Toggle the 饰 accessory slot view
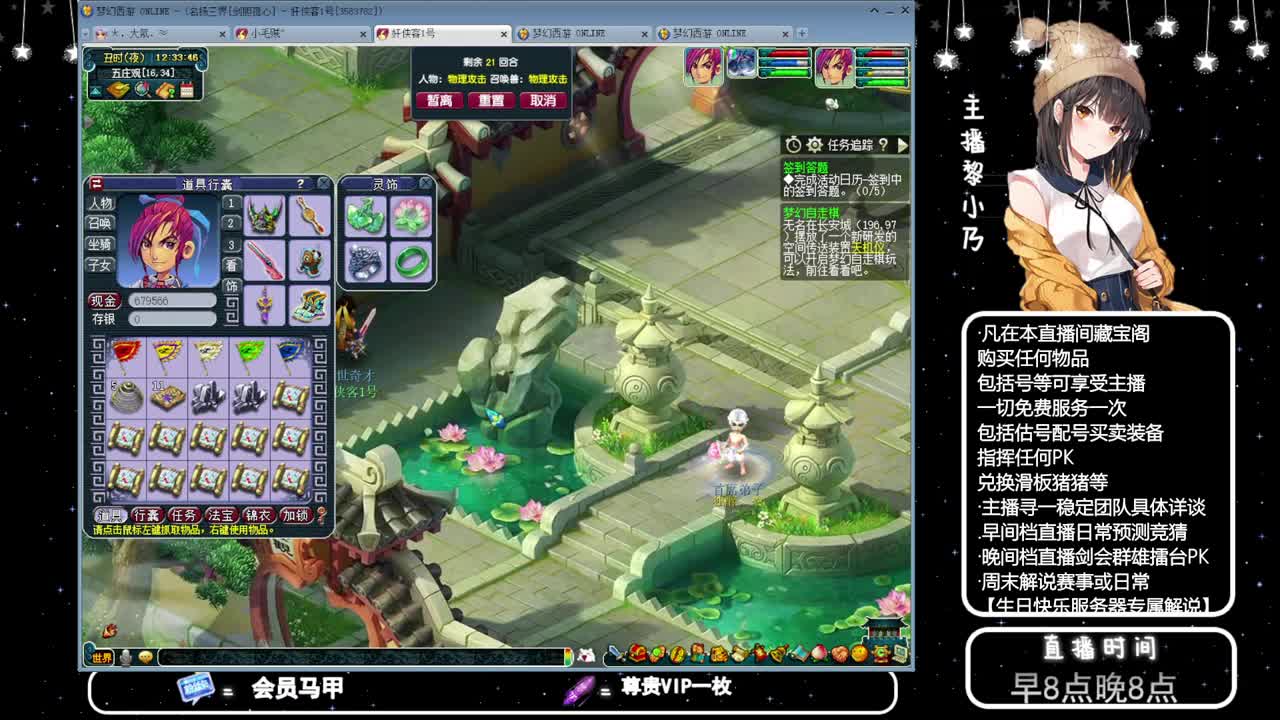The width and height of the screenshot is (1280, 720). click(232, 287)
